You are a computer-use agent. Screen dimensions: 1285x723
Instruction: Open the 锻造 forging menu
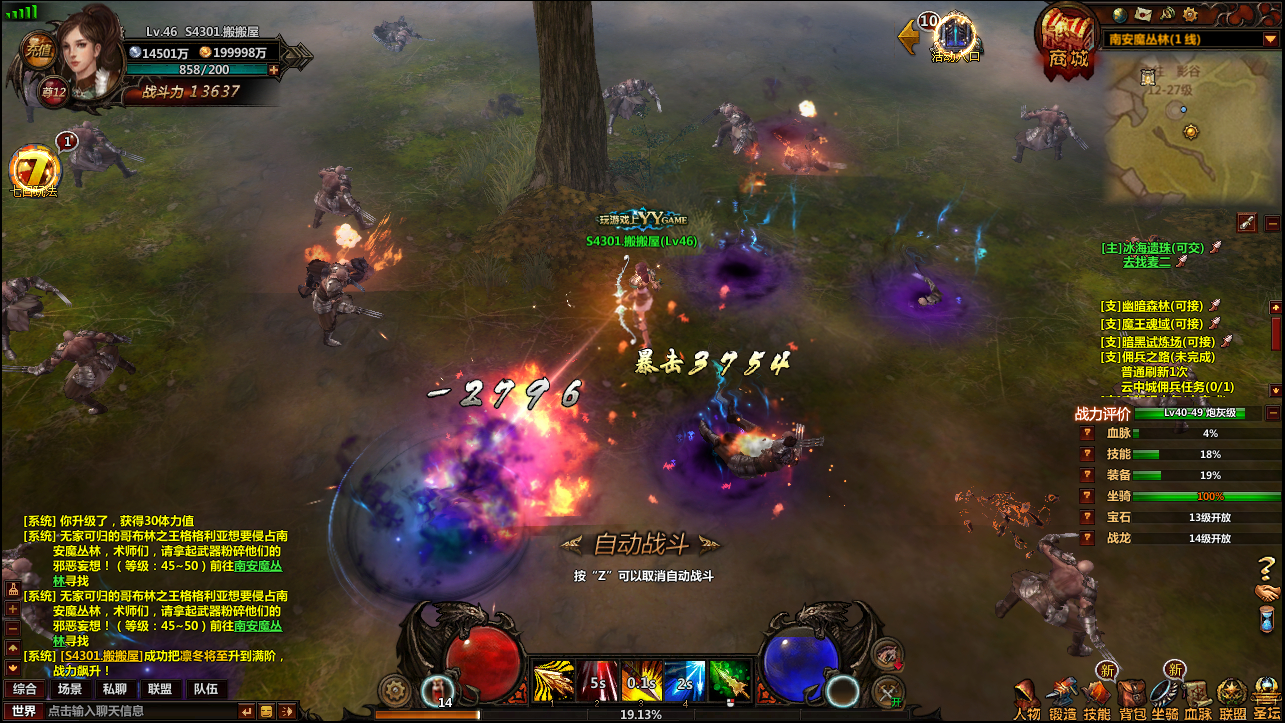(1063, 699)
